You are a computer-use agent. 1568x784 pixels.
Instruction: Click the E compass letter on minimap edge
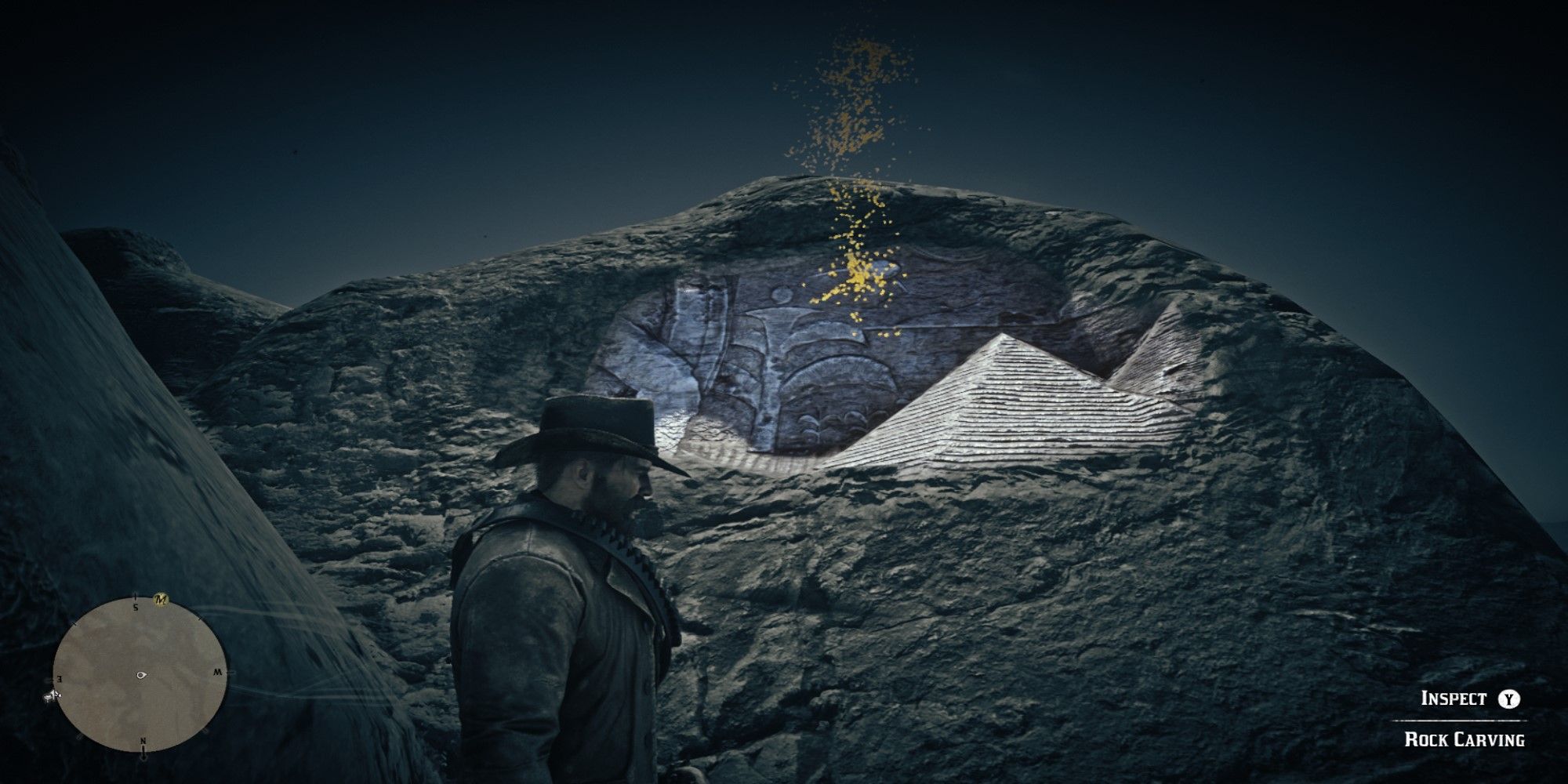[59, 679]
